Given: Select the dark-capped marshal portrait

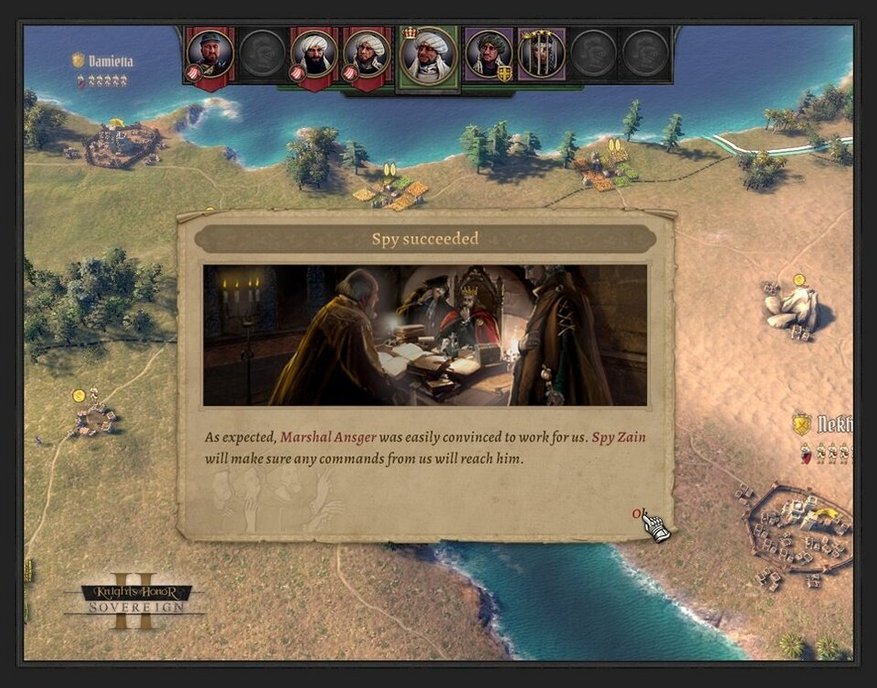Looking at the screenshot, I should [210, 53].
